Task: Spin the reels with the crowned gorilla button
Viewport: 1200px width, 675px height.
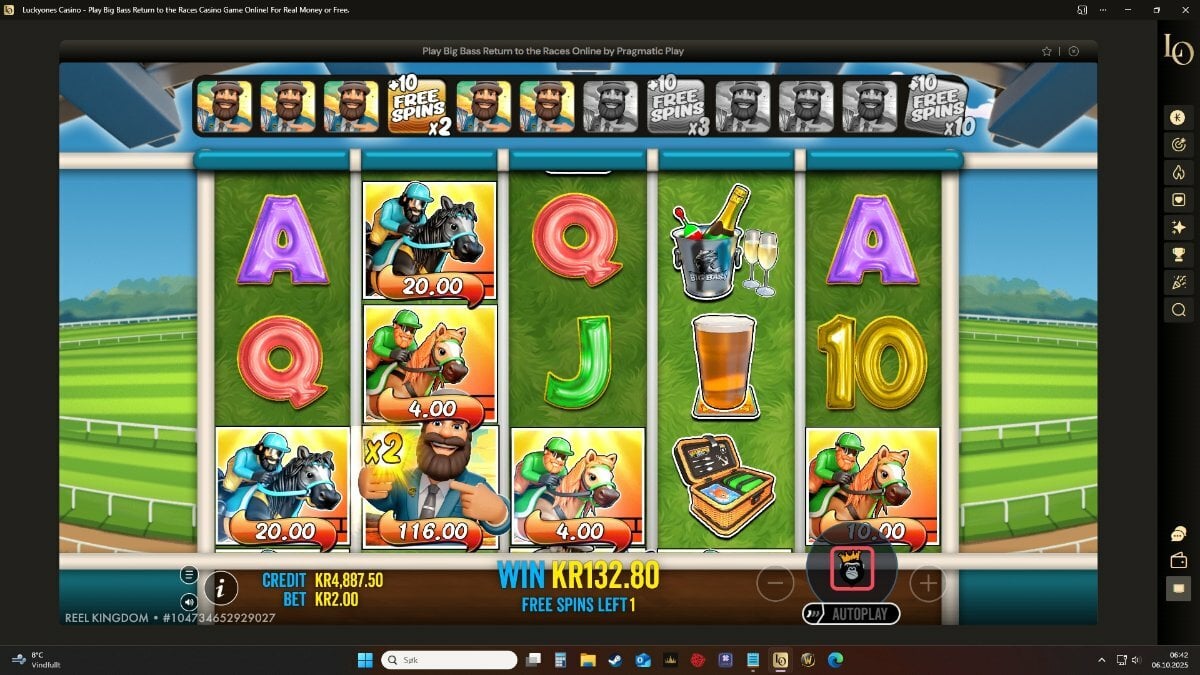Action: click(x=852, y=567)
